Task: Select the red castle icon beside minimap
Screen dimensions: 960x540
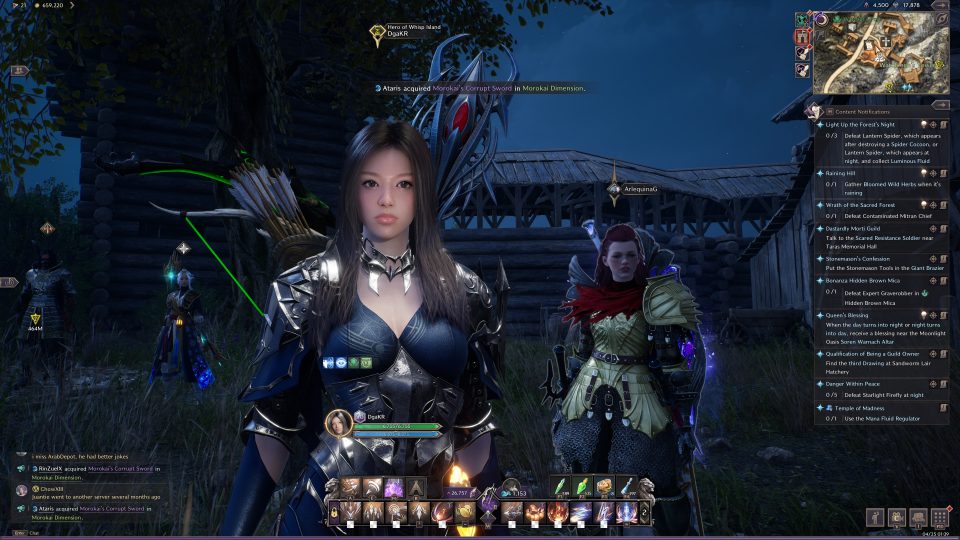Action: 802,37
